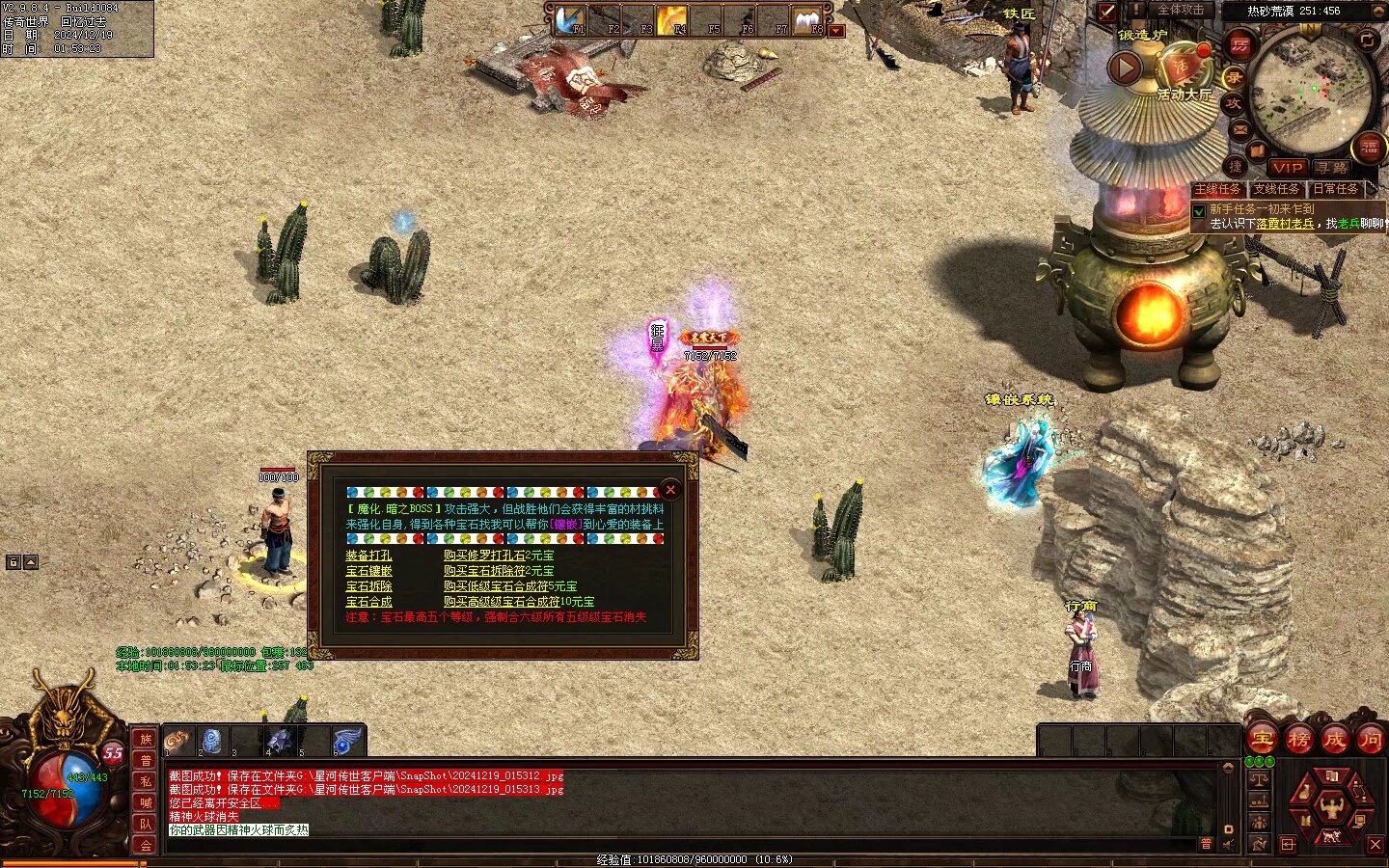The width and height of the screenshot is (1389, 868).
Task: Close the gem inlay dialog
Action: point(670,490)
